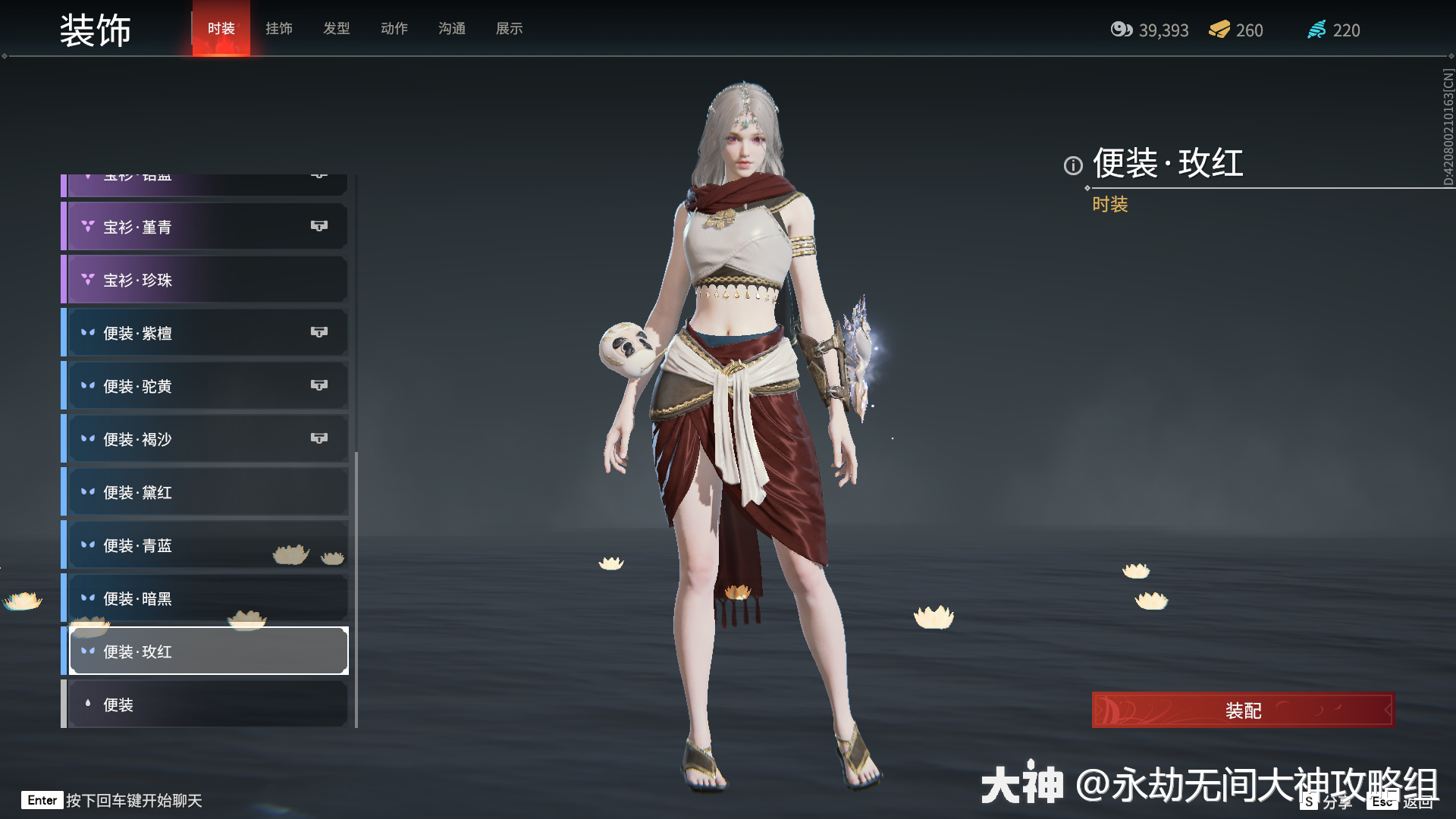Click the video preview icon on 宝衫·堇青
The image size is (1456, 819).
tap(319, 225)
